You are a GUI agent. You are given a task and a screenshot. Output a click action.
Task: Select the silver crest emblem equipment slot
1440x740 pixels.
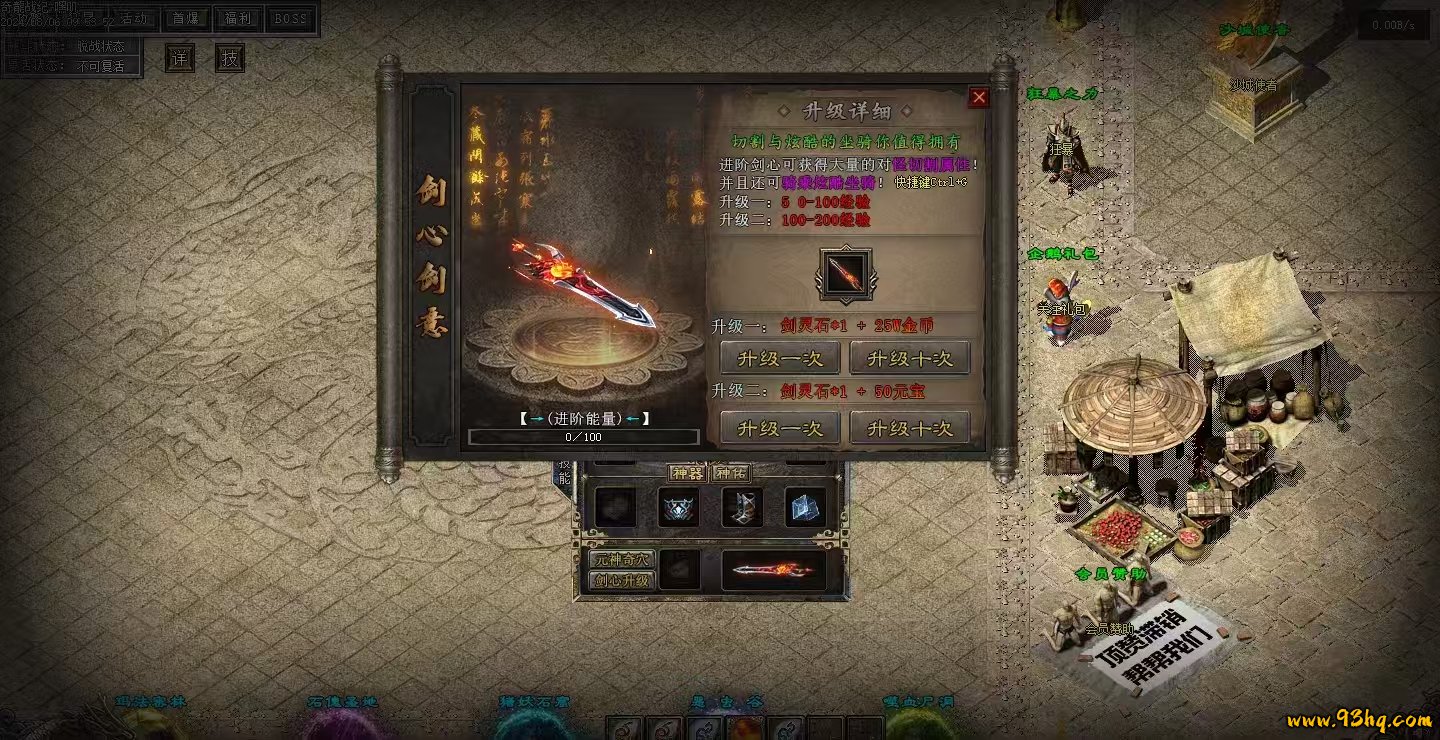679,509
